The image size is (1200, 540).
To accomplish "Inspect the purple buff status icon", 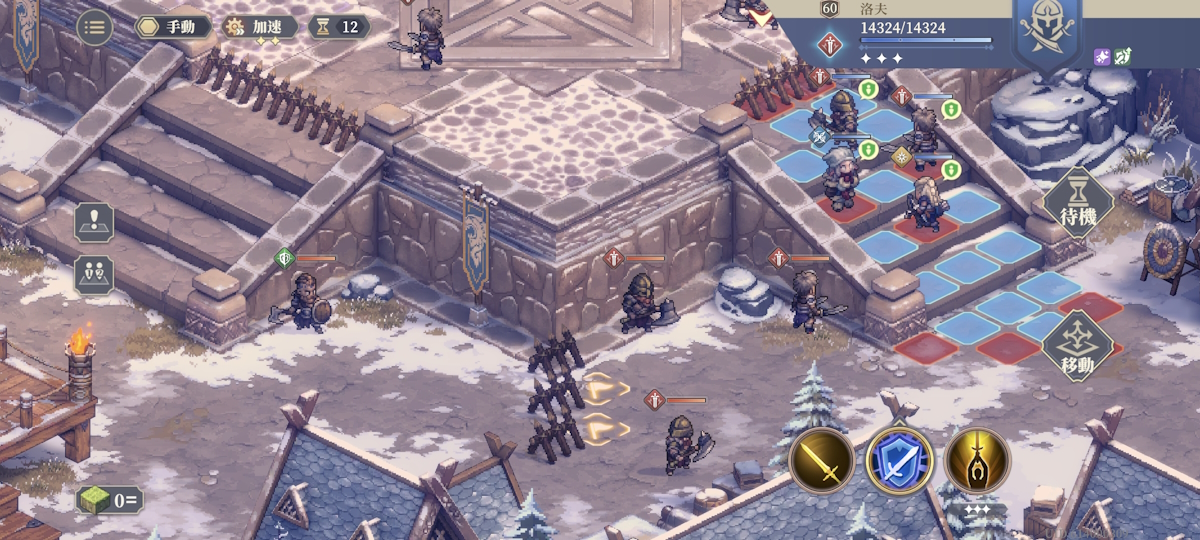I will [1102, 56].
